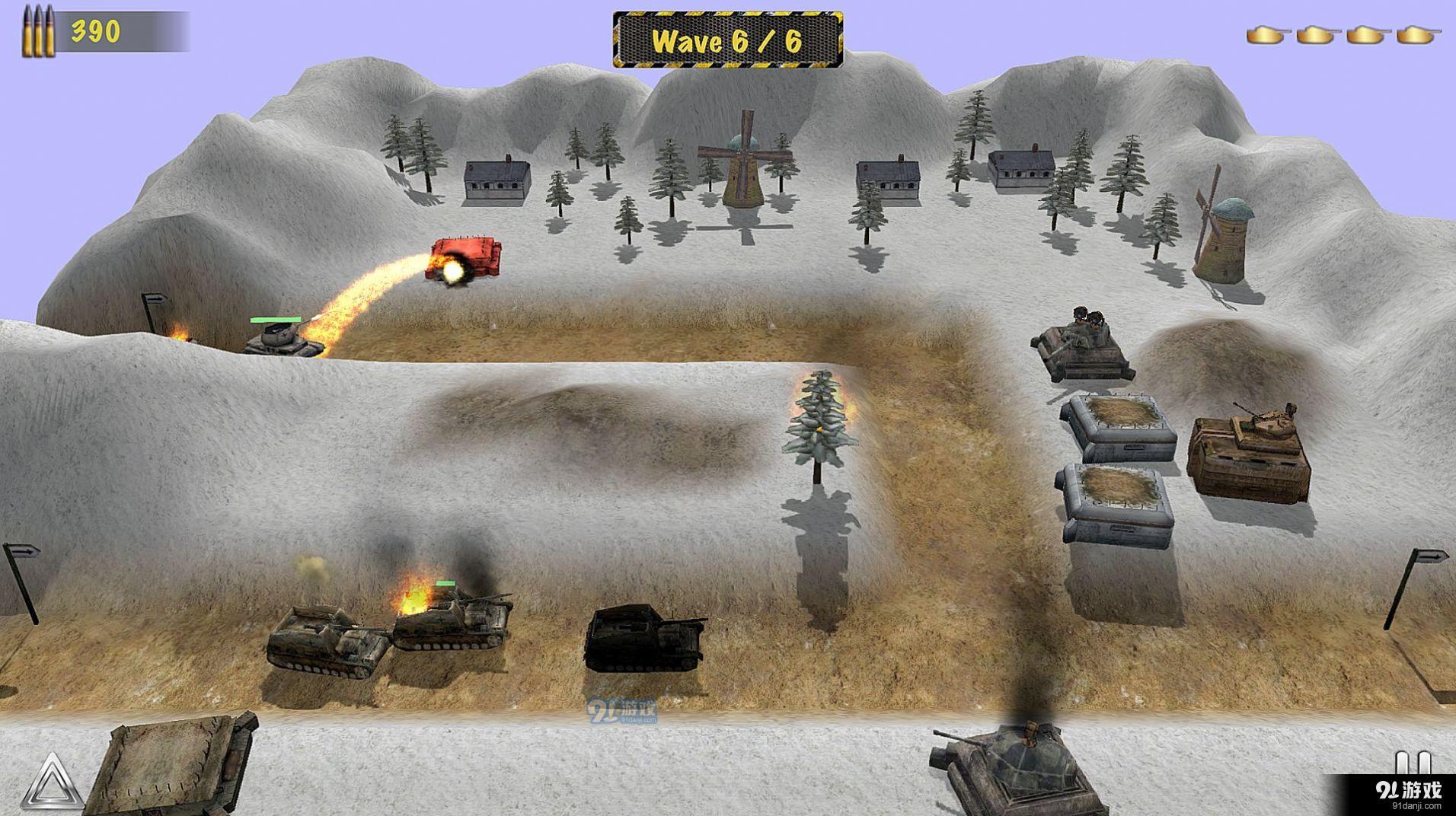The image size is (1456, 816).
Task: Pause the game with the pause icon
Action: [1412, 763]
